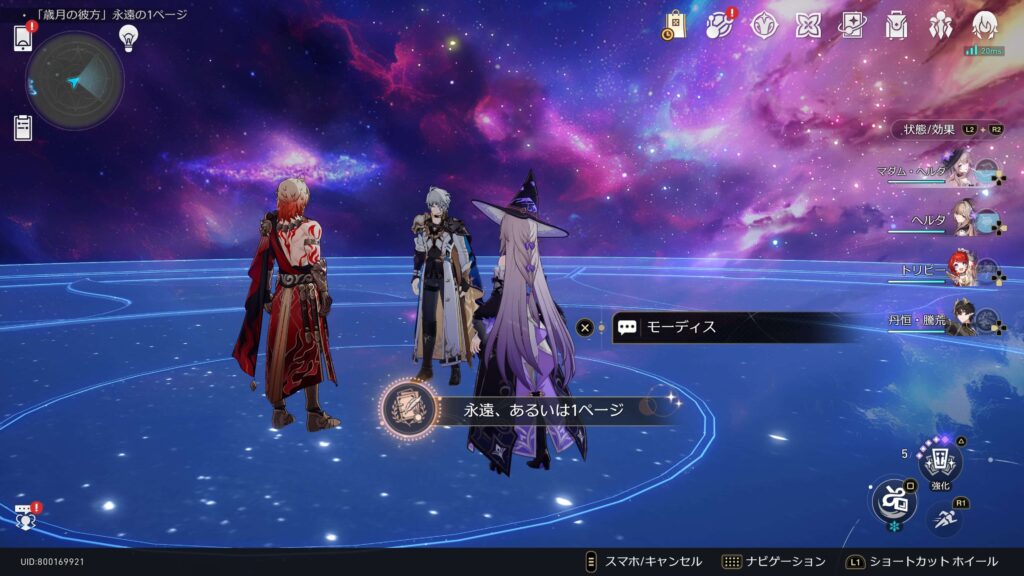This screenshot has height=576, width=1024.
Task: Switch to party member マダム・ヘルタ
Action: (x=960, y=172)
